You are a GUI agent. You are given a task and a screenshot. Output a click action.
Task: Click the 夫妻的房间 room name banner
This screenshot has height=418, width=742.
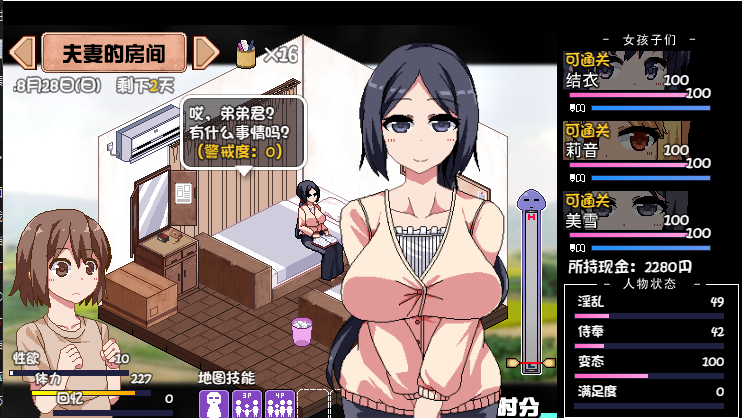pos(114,52)
